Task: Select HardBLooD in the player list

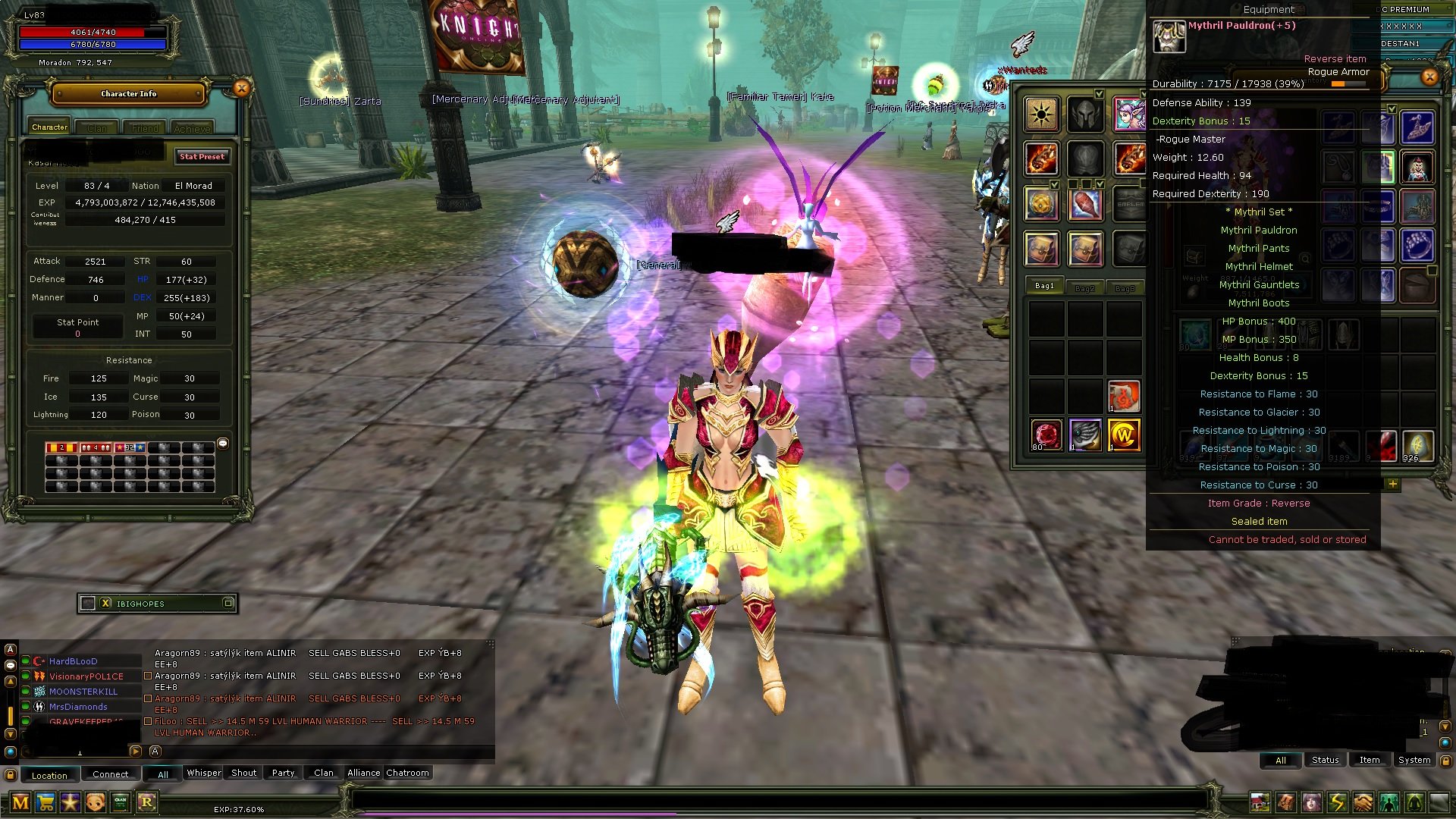Action: coord(74,661)
